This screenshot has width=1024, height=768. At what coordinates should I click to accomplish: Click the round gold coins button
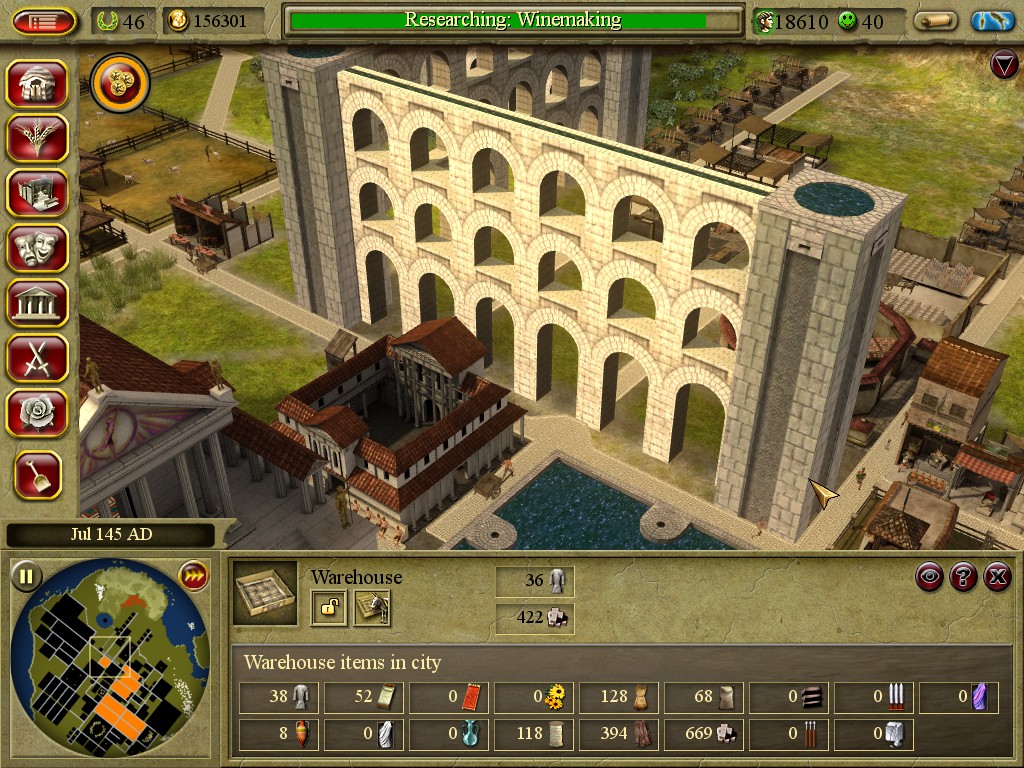coord(120,83)
